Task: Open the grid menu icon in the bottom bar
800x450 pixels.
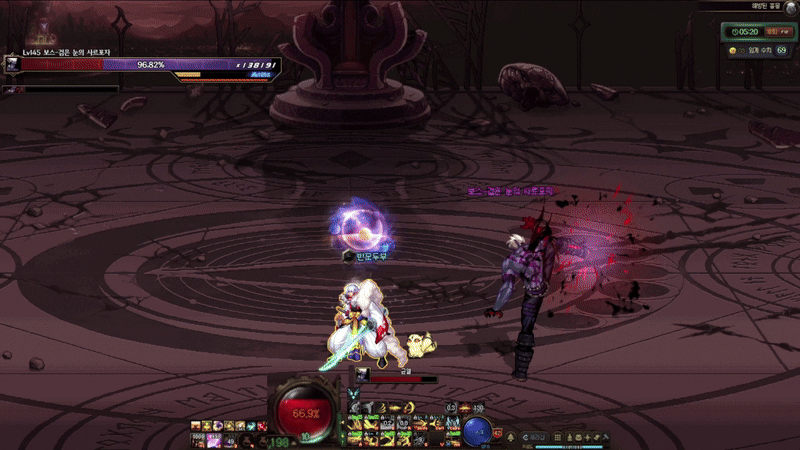Action: pos(557,438)
